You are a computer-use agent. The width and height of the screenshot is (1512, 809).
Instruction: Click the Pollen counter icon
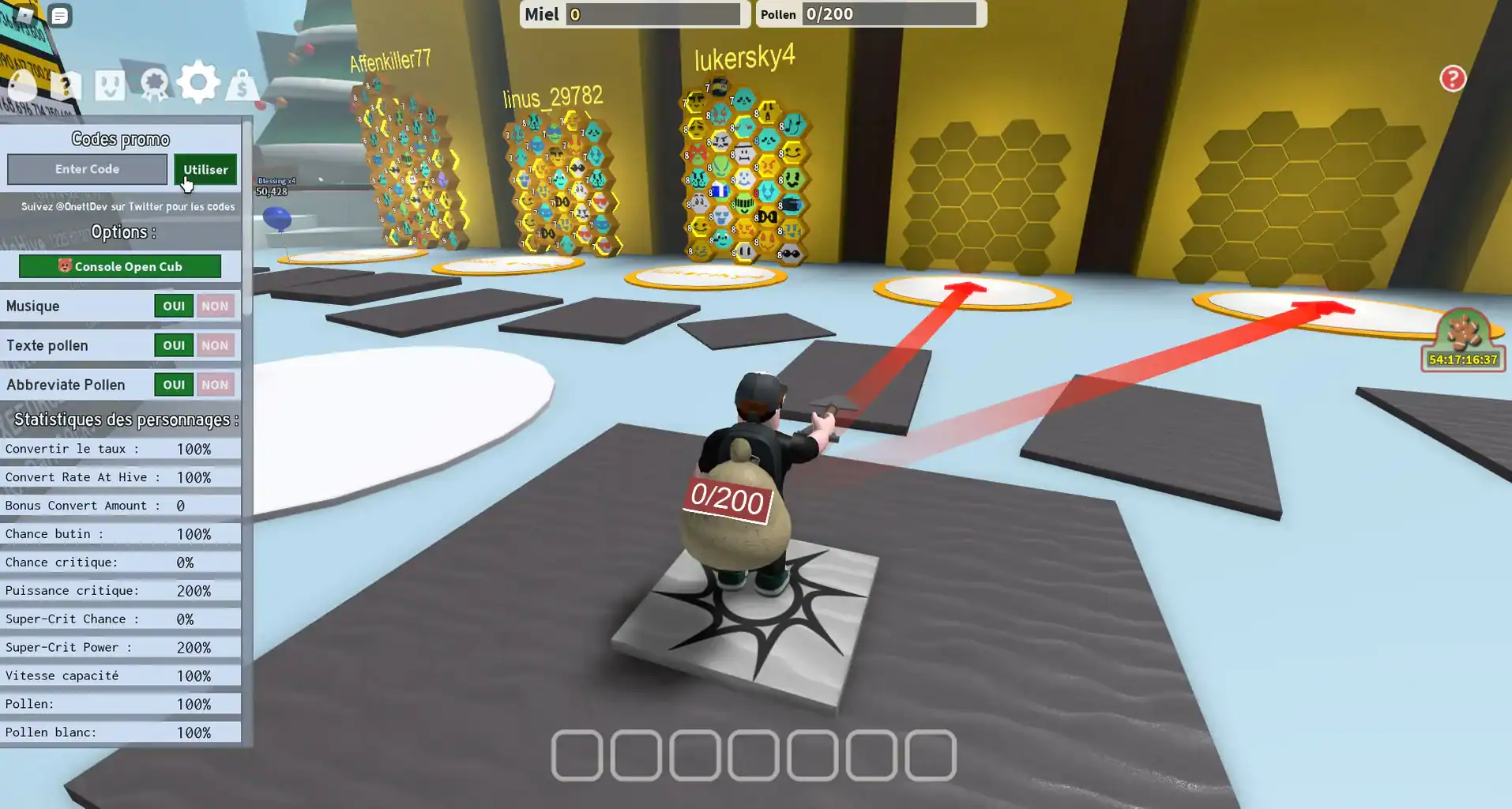coord(779,13)
